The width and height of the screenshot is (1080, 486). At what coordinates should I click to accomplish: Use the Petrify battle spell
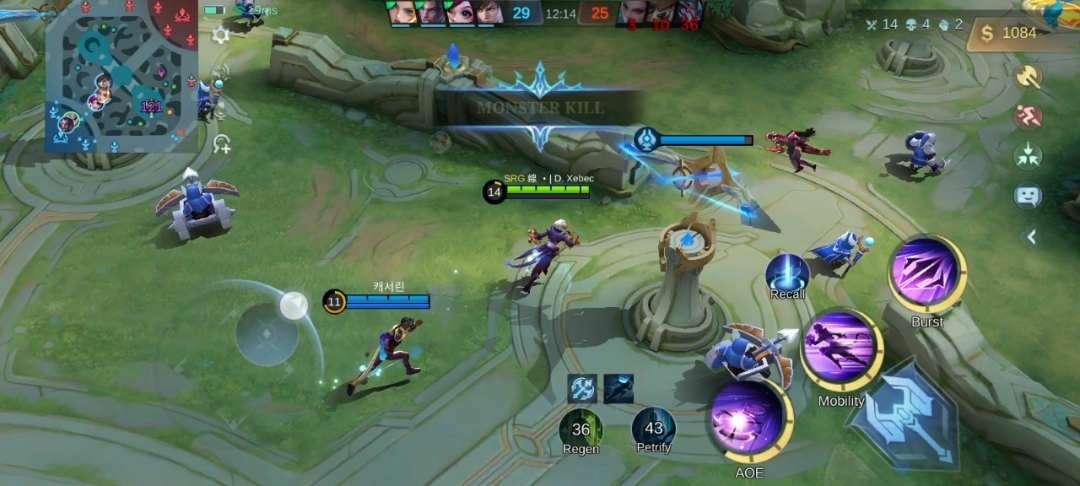tap(654, 429)
